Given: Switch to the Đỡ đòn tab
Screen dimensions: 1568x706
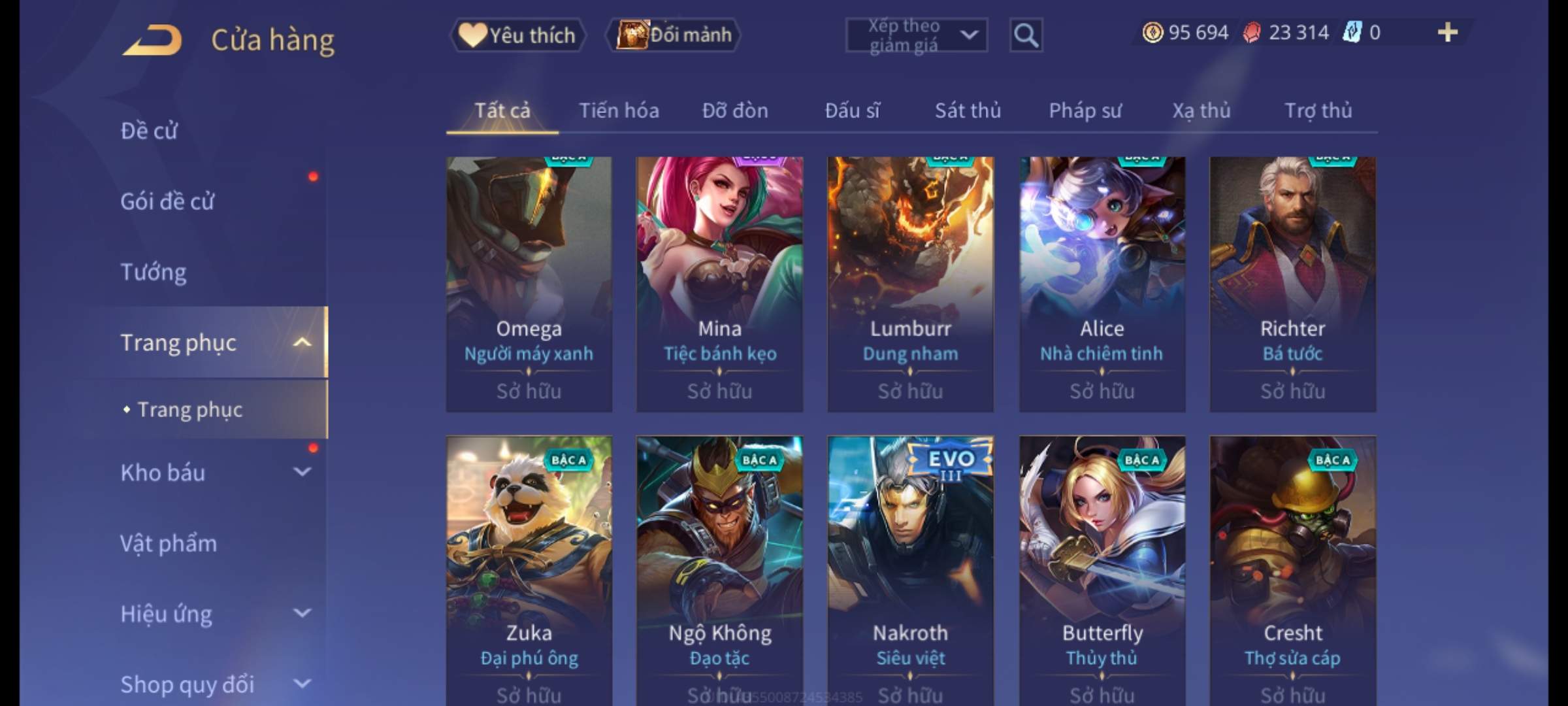Looking at the screenshot, I should 735,111.
